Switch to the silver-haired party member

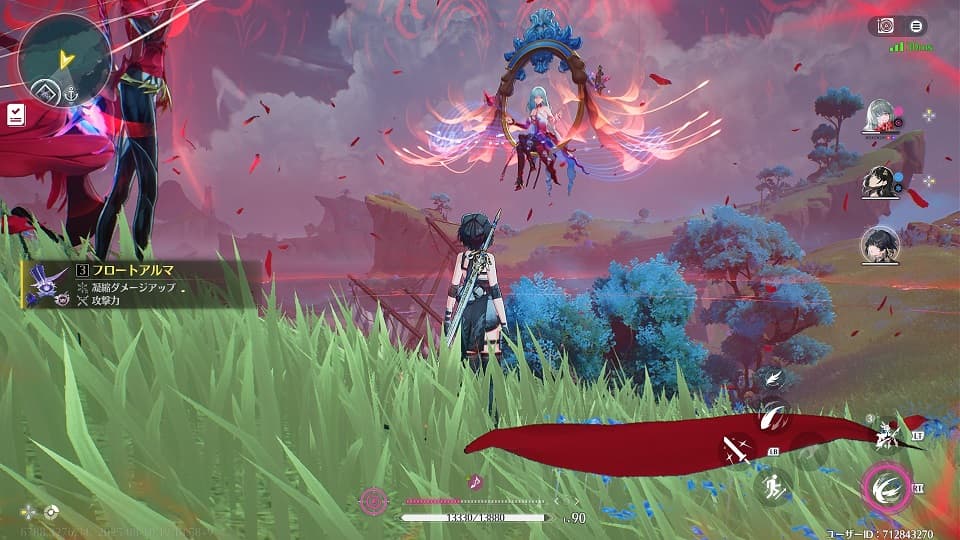pos(880,116)
